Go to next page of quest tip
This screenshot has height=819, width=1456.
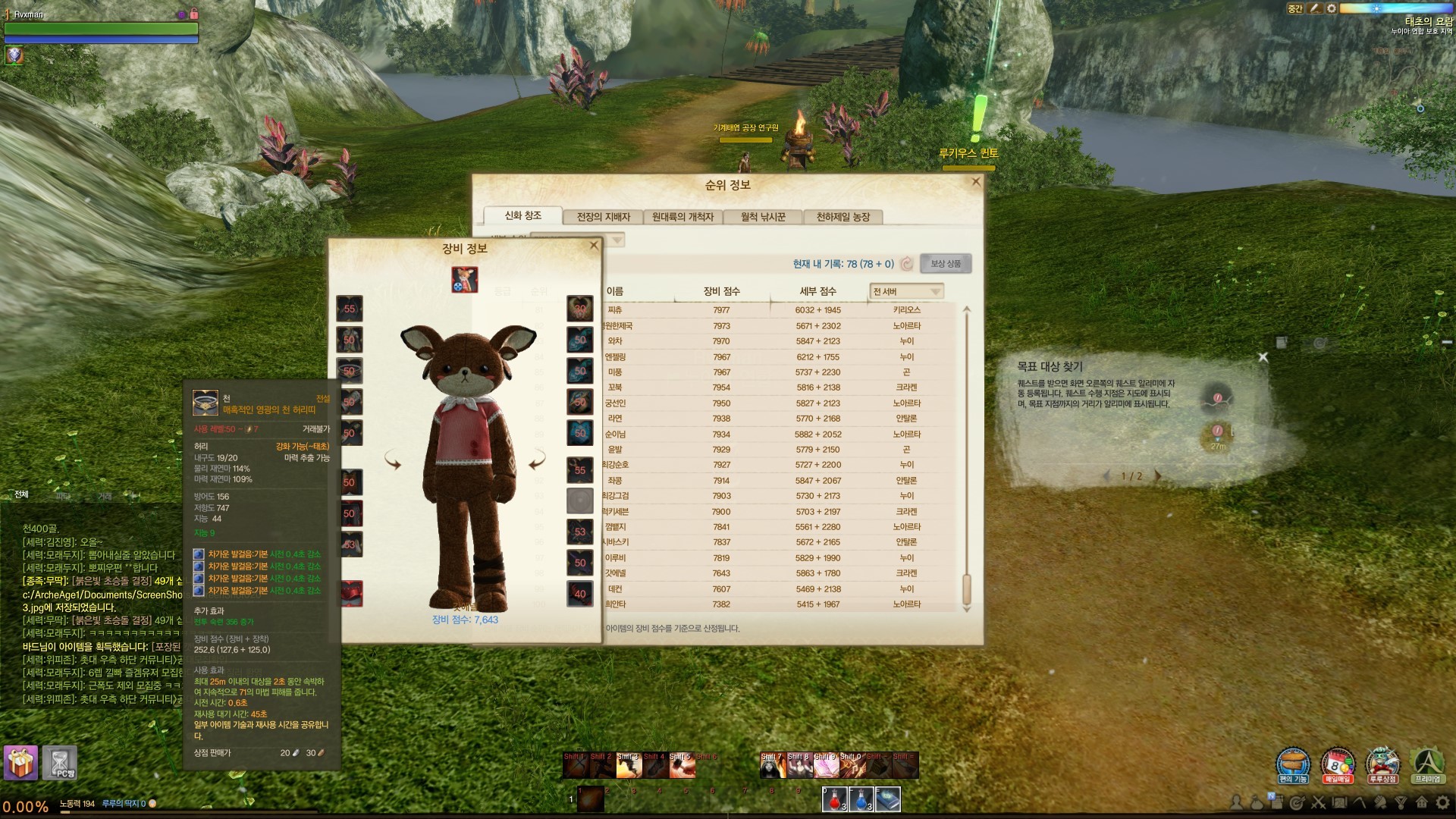1158,476
